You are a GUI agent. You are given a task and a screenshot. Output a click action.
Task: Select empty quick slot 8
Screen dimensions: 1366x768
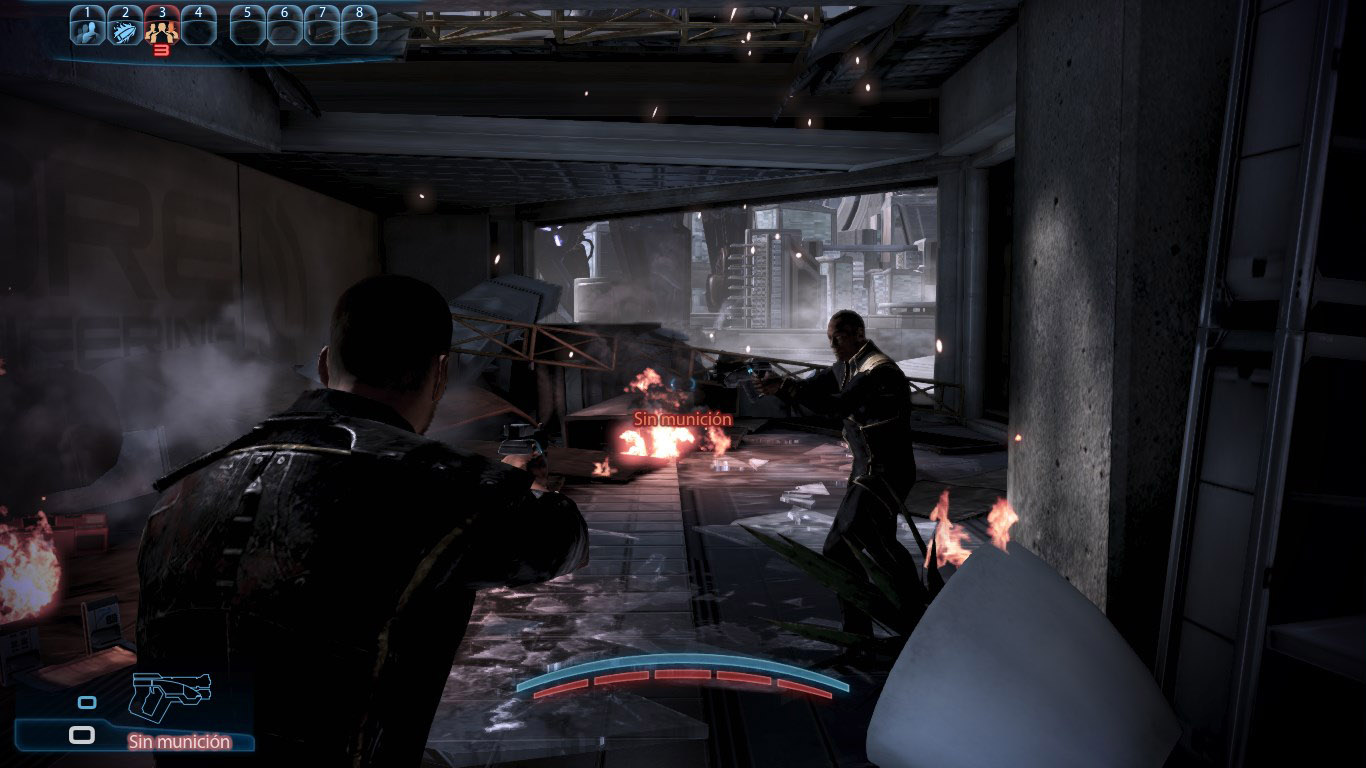point(359,26)
